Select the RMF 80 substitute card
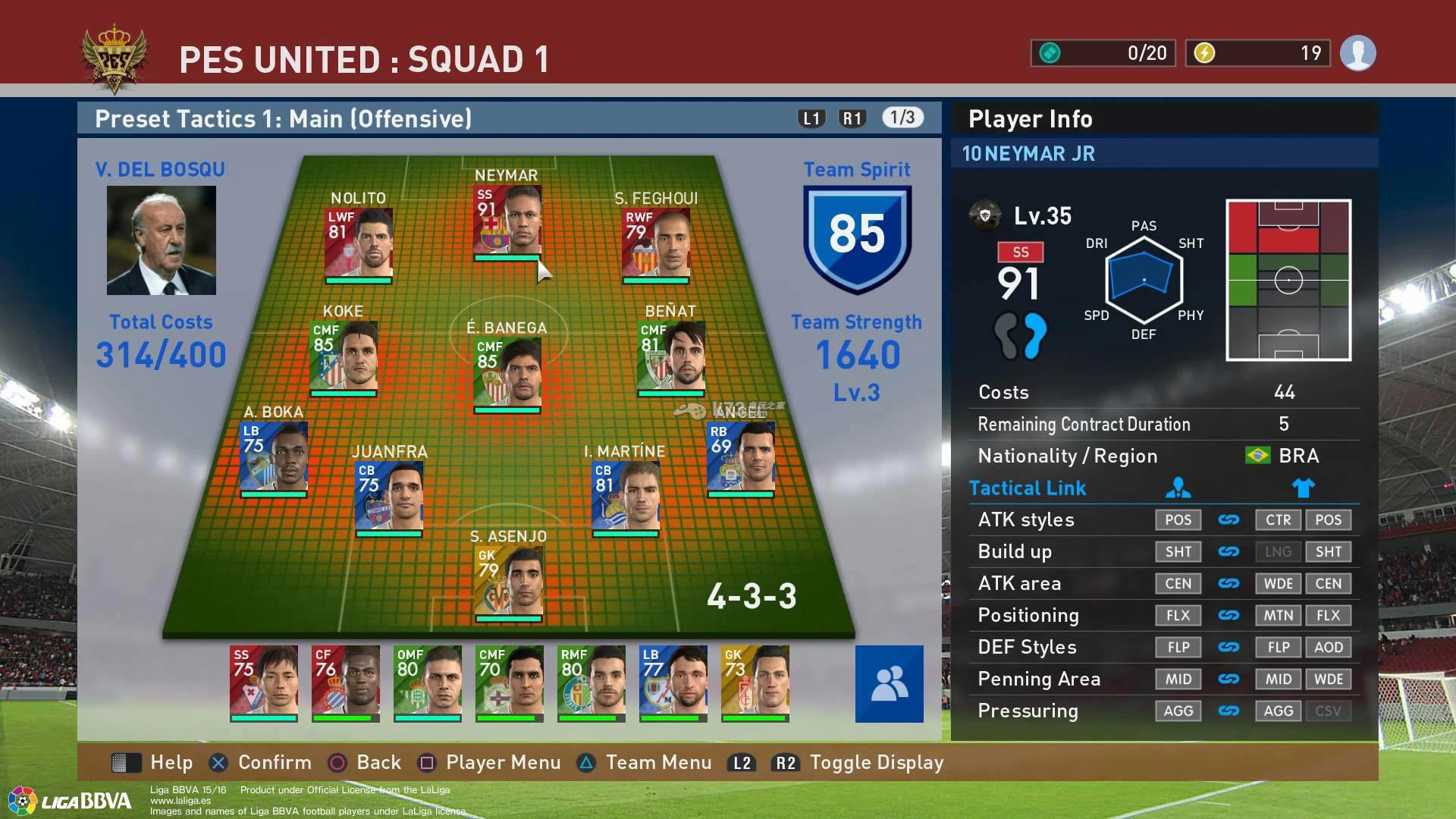The width and height of the screenshot is (1456, 819). coord(591,681)
